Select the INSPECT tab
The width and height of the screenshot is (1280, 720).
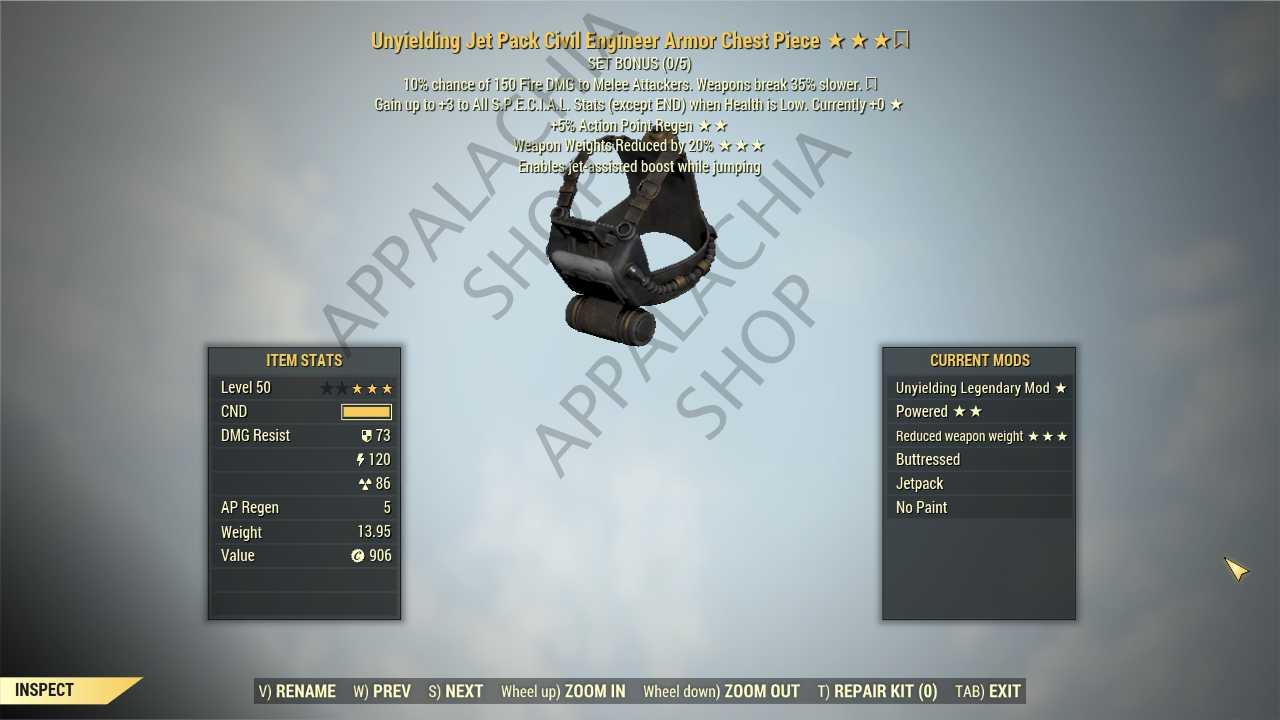pos(42,690)
